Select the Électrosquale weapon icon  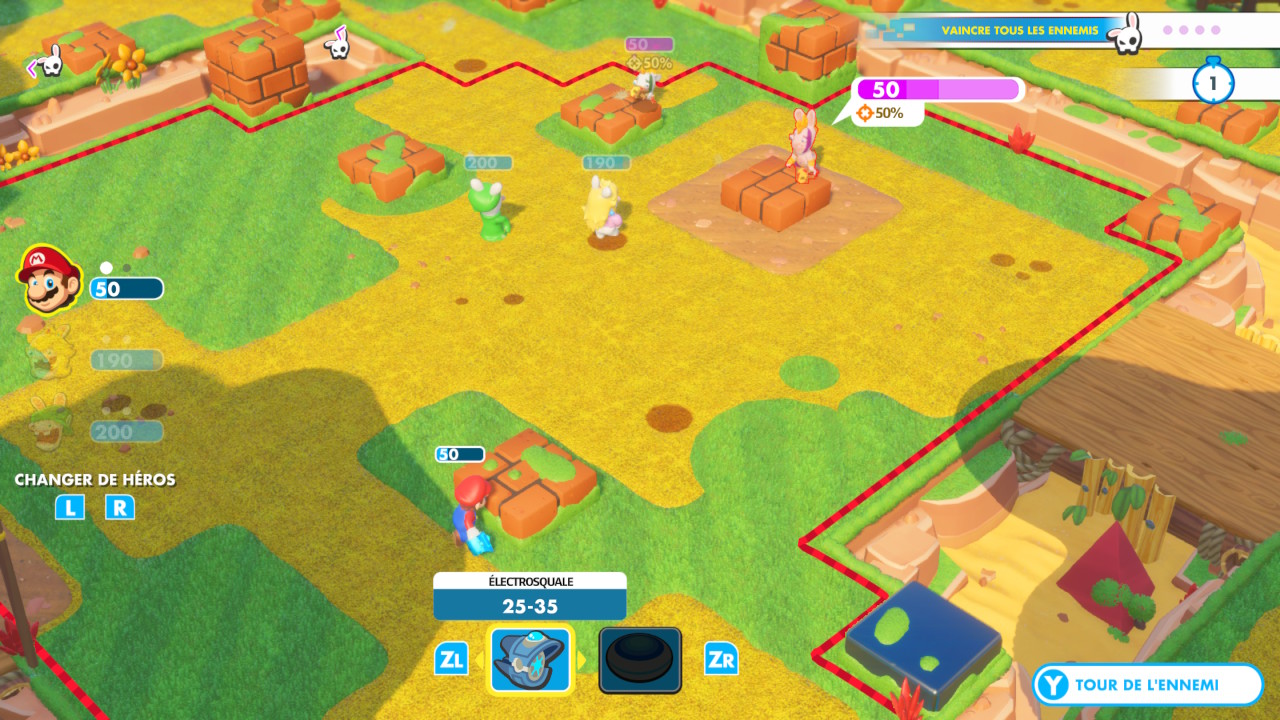[x=529, y=659]
